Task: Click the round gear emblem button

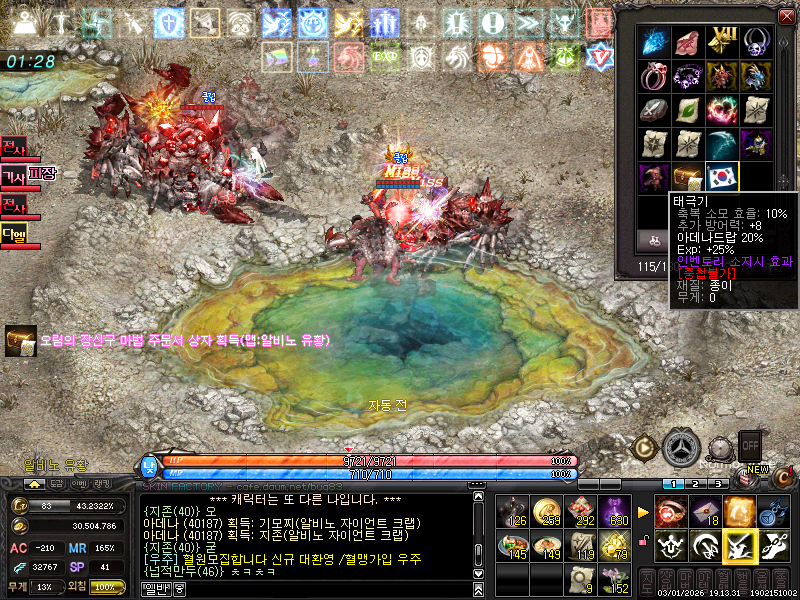Action: [683, 446]
